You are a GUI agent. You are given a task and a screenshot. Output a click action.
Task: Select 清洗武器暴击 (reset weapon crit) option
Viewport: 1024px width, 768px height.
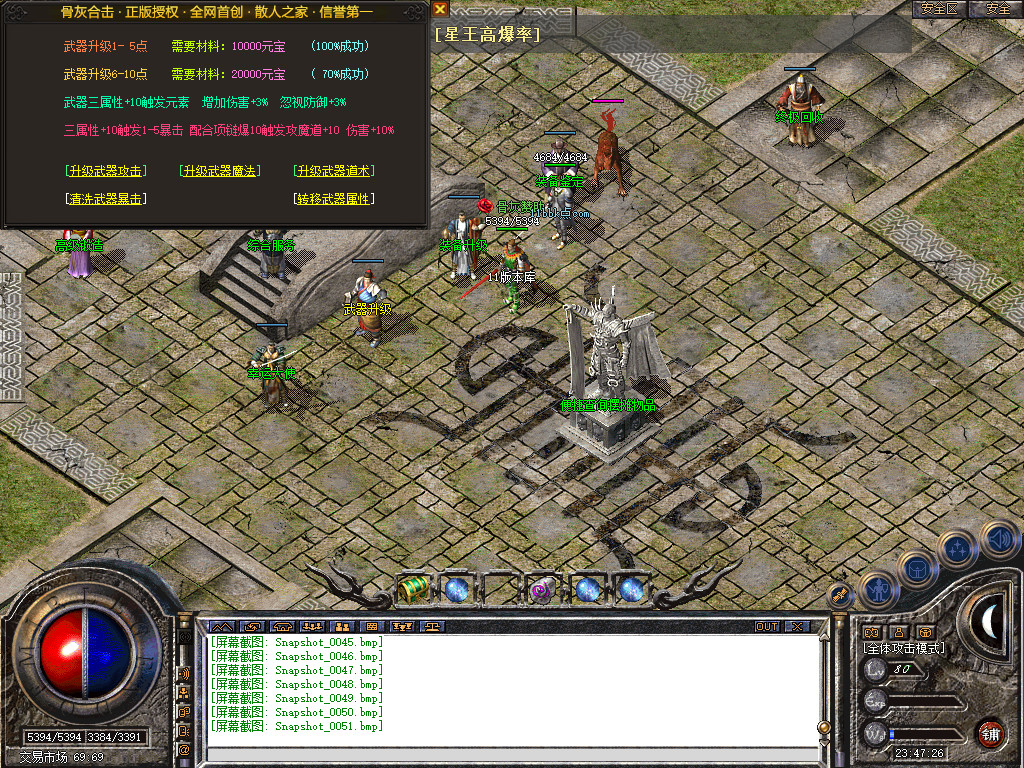pyautogui.click(x=104, y=199)
